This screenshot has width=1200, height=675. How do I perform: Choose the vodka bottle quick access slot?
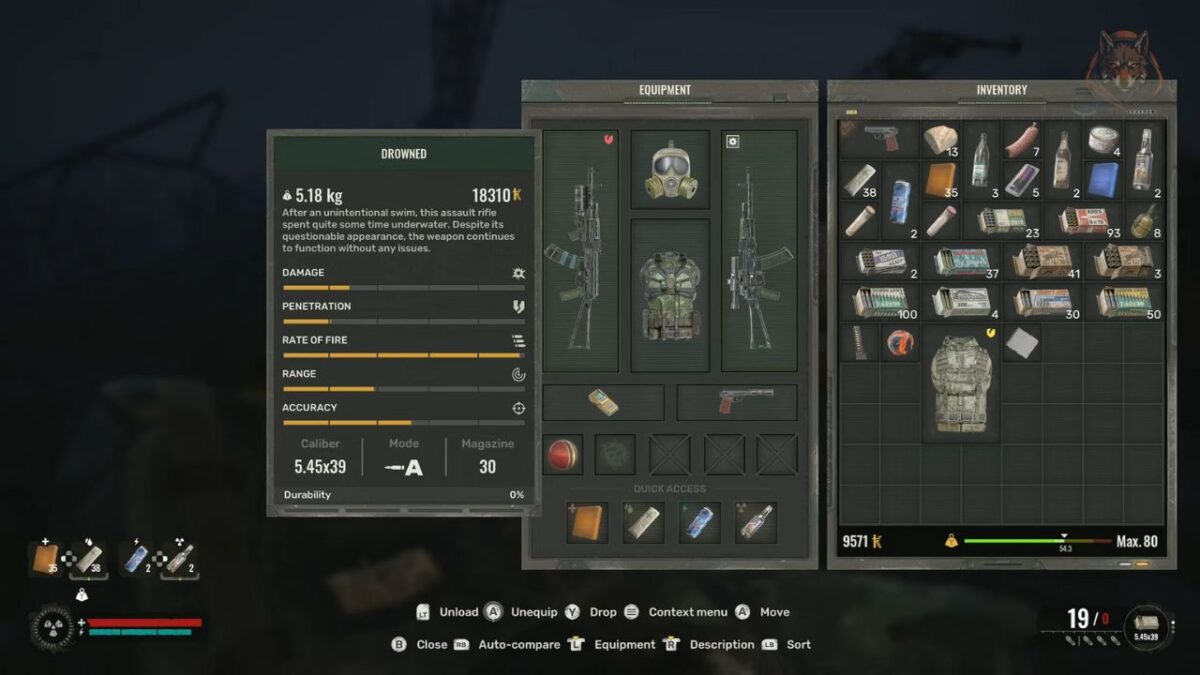pyautogui.click(x=755, y=523)
